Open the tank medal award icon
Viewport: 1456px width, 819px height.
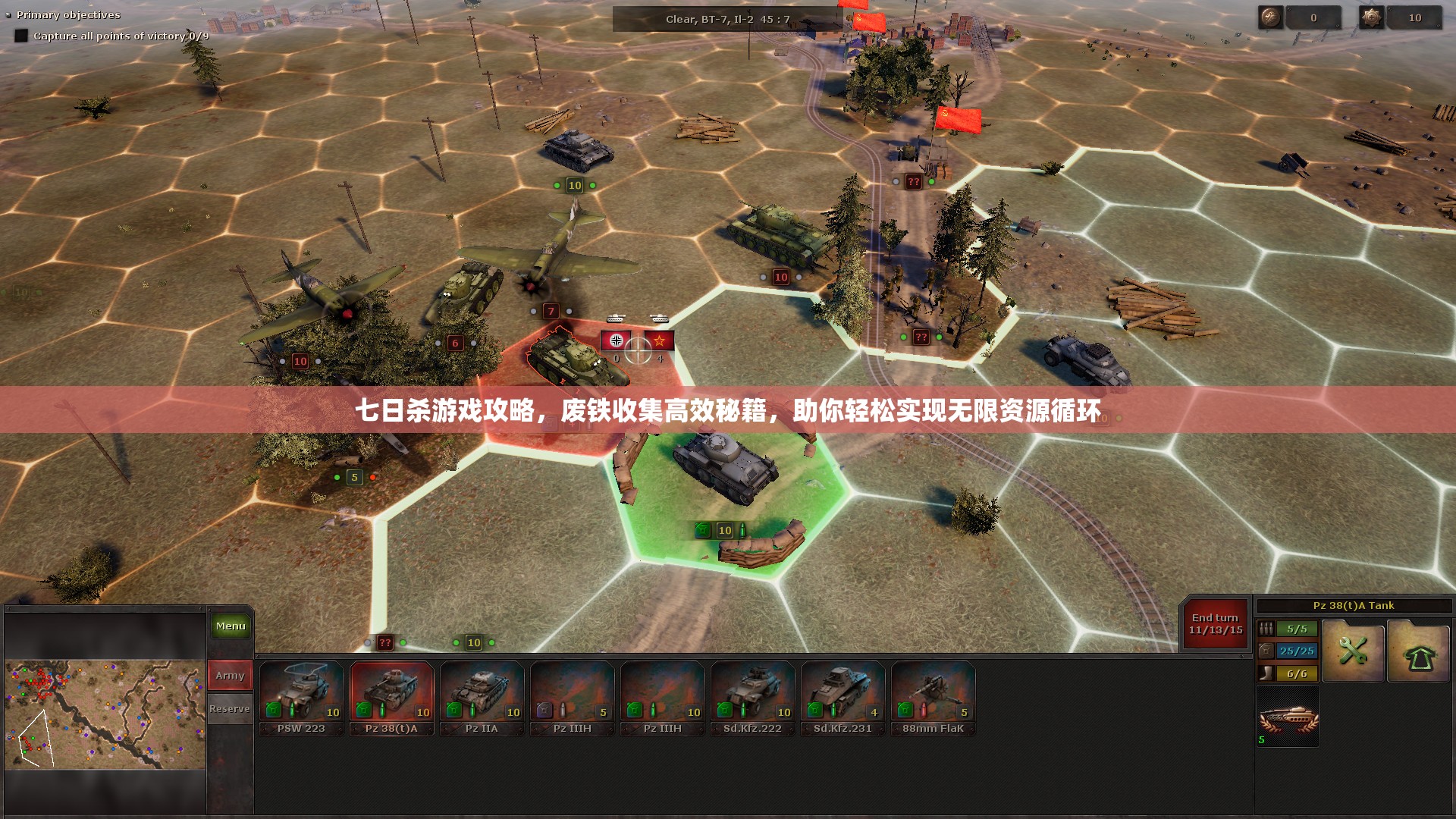[1288, 717]
